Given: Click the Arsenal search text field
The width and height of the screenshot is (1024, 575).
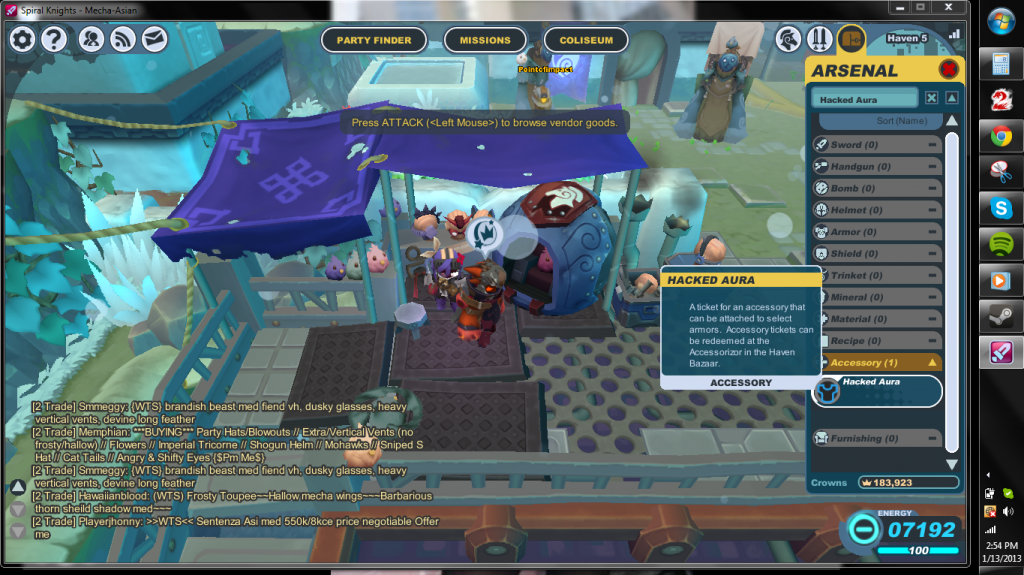Looking at the screenshot, I should (x=863, y=98).
